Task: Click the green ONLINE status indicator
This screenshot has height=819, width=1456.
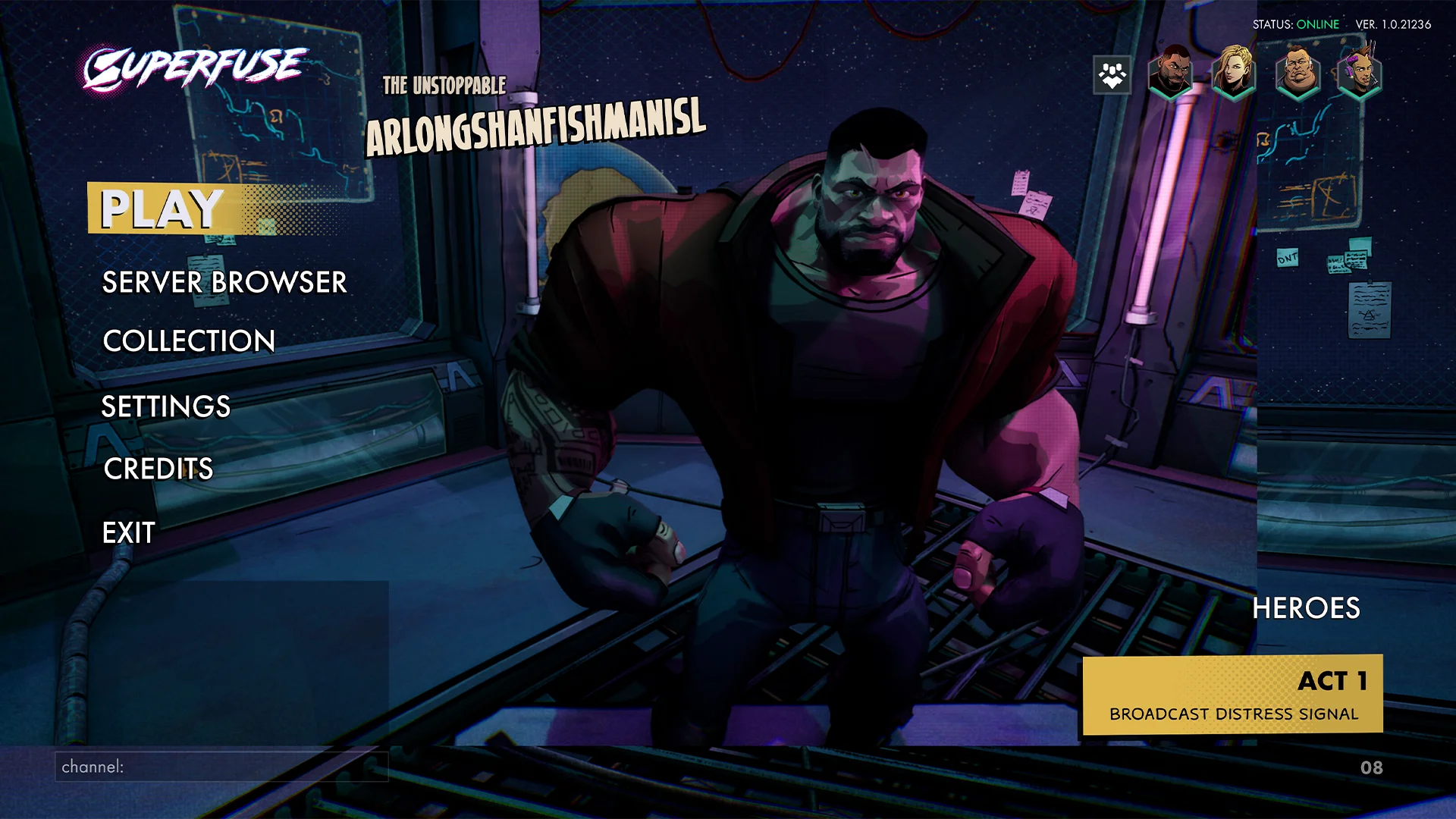Action: tap(1317, 24)
